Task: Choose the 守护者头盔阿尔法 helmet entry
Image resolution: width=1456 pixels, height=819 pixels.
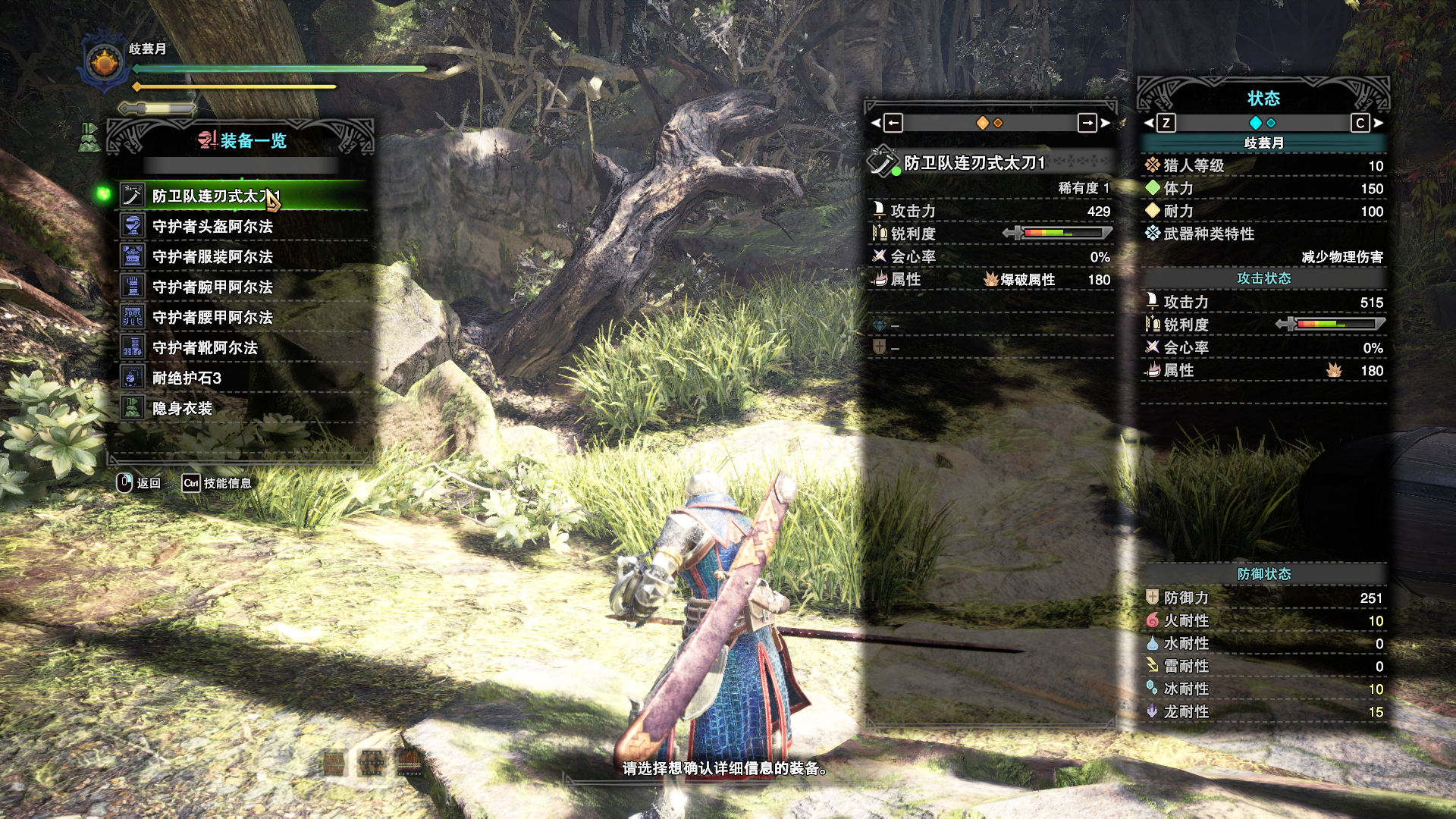Action: pyautogui.click(x=212, y=227)
